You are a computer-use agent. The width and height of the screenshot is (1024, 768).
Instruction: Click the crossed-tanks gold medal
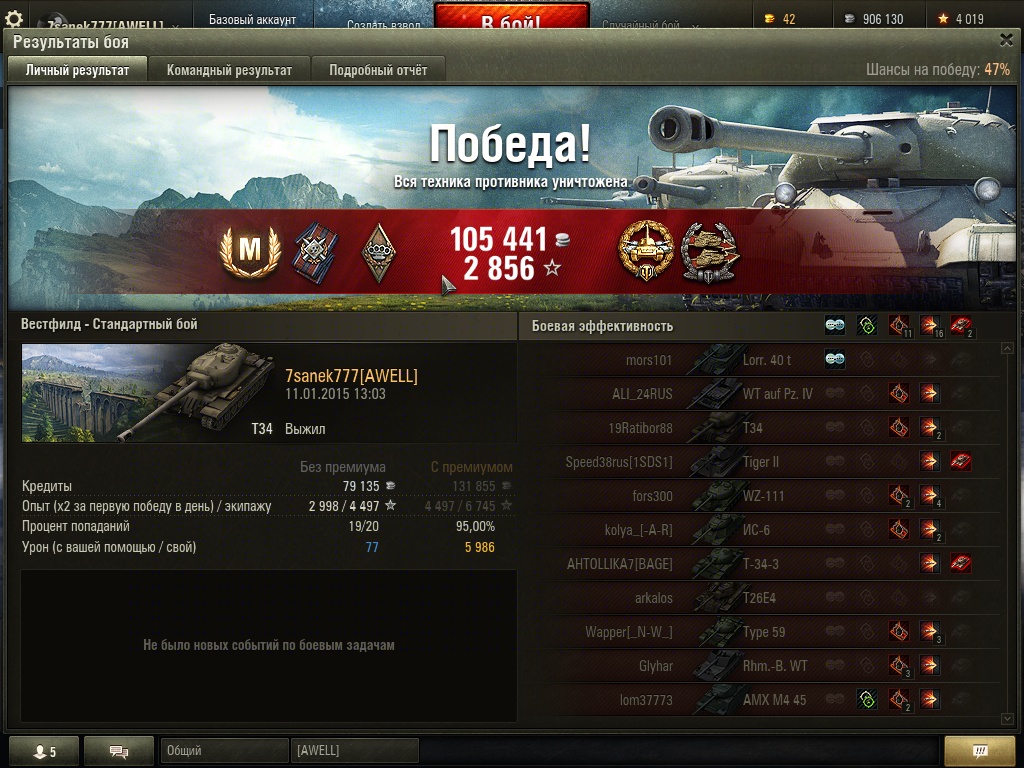click(645, 250)
